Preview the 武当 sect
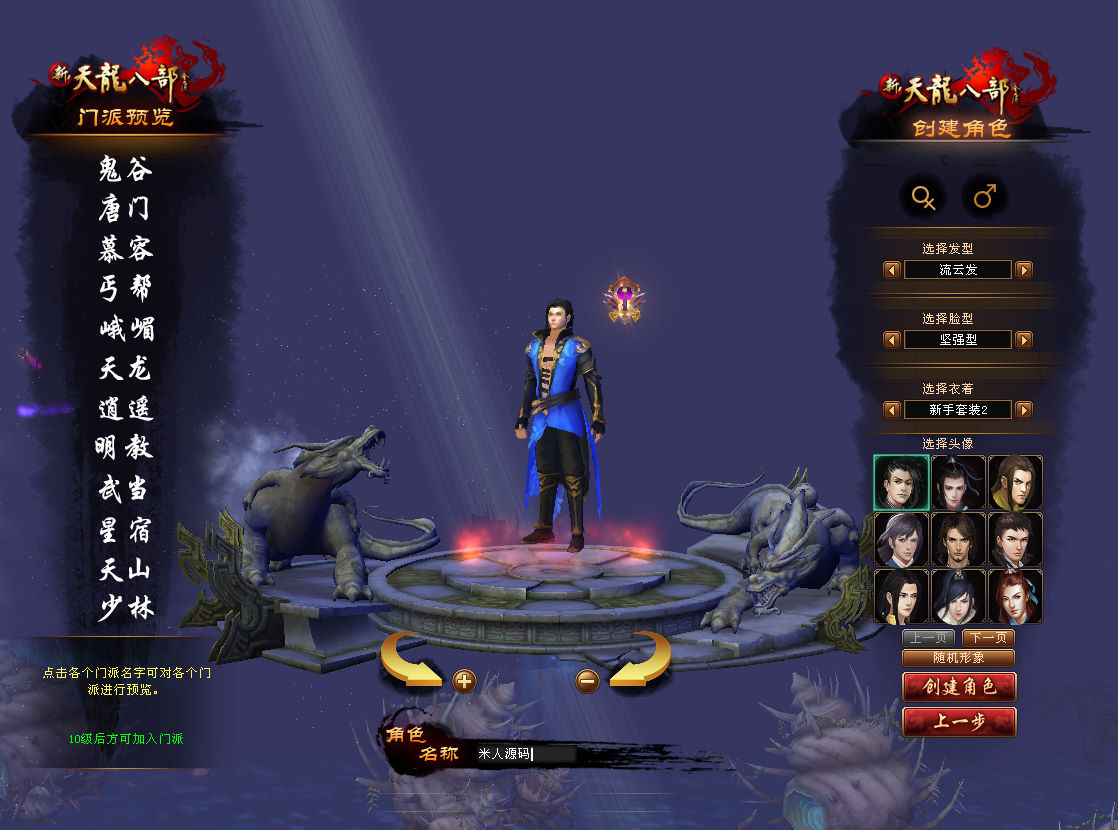This screenshot has width=1118, height=830. click(x=126, y=488)
